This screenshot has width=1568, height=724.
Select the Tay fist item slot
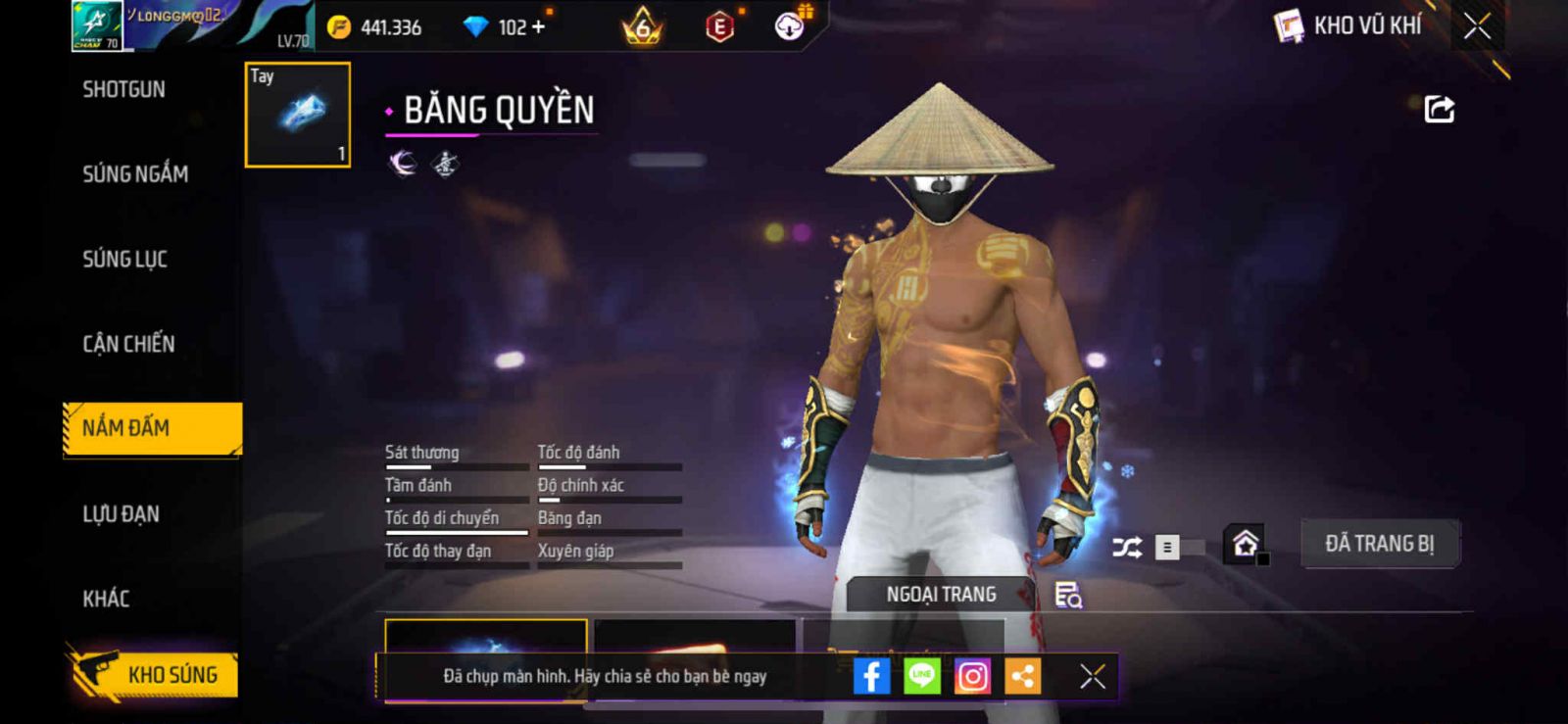tap(298, 115)
